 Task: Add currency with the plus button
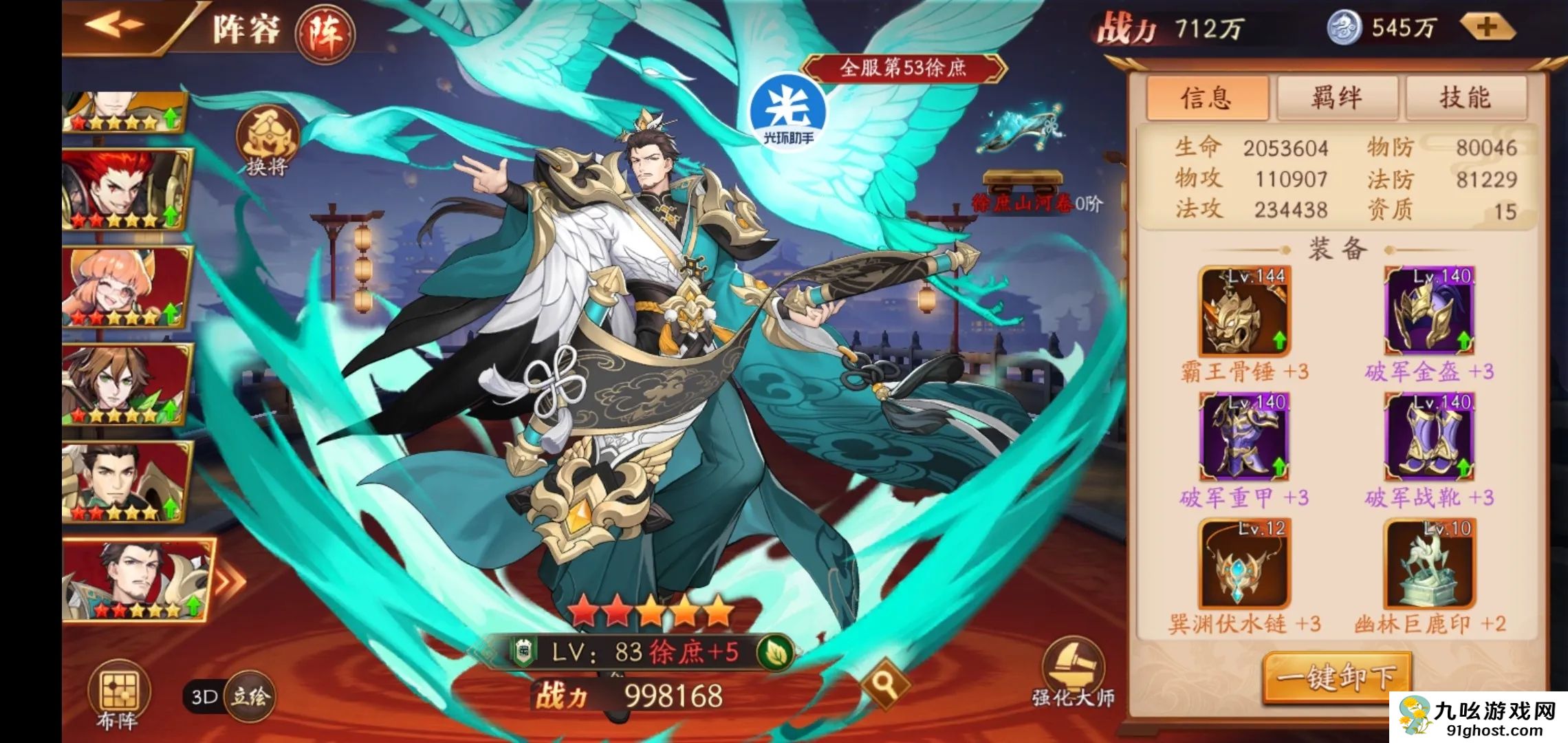click(1487, 28)
